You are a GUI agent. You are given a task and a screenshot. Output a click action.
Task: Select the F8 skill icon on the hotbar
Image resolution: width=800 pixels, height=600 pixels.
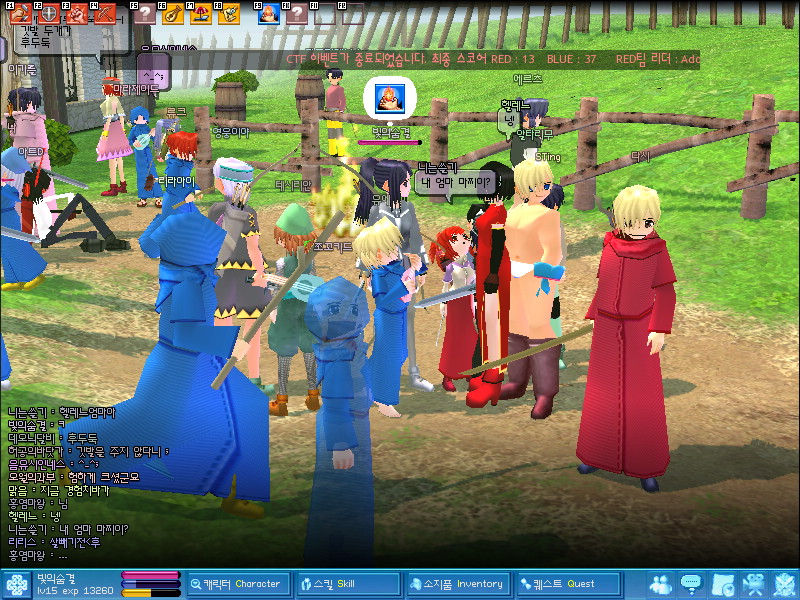click(x=228, y=14)
